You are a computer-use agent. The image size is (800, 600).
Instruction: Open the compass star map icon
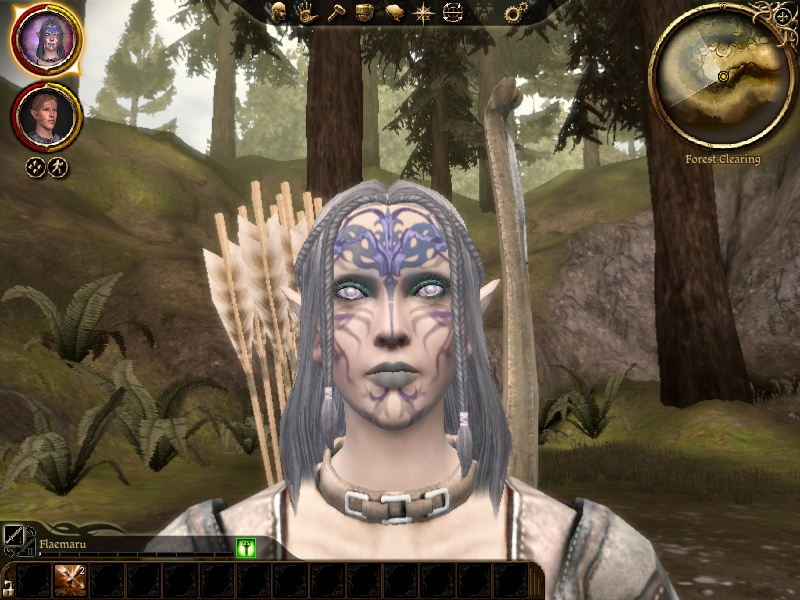(x=424, y=13)
